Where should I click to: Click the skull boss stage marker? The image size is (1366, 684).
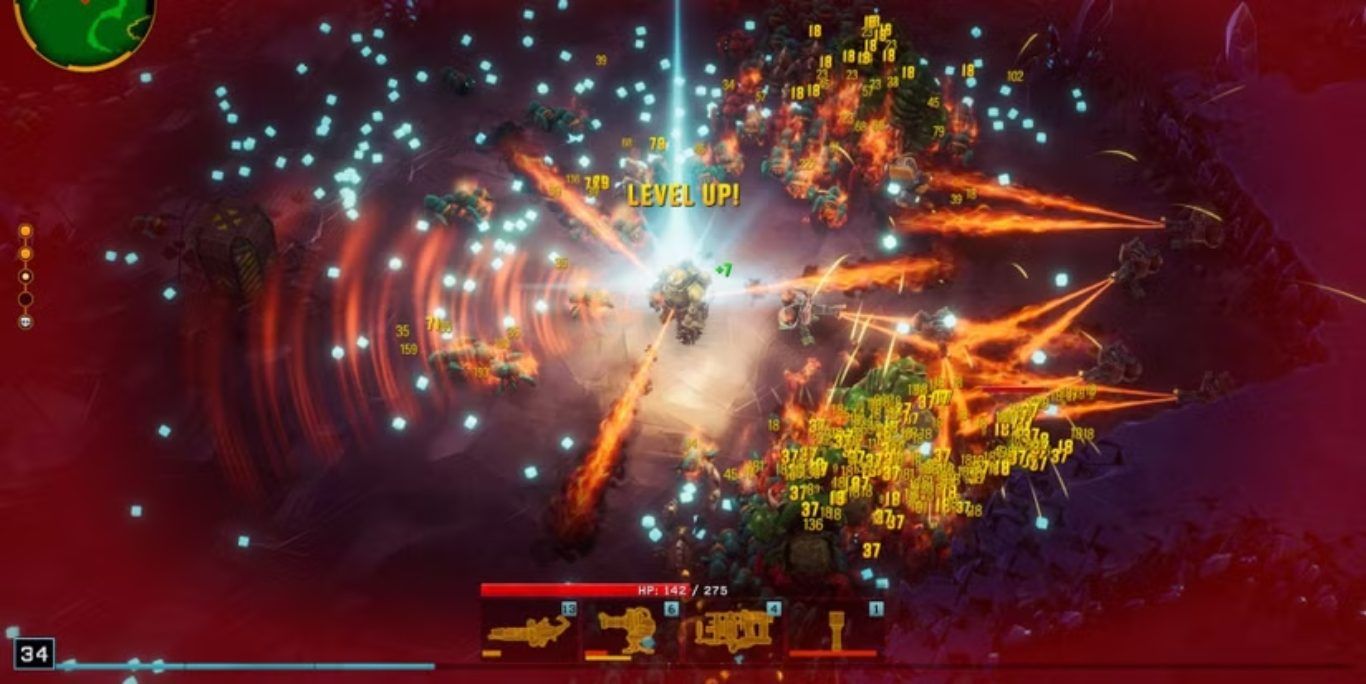(x=26, y=322)
